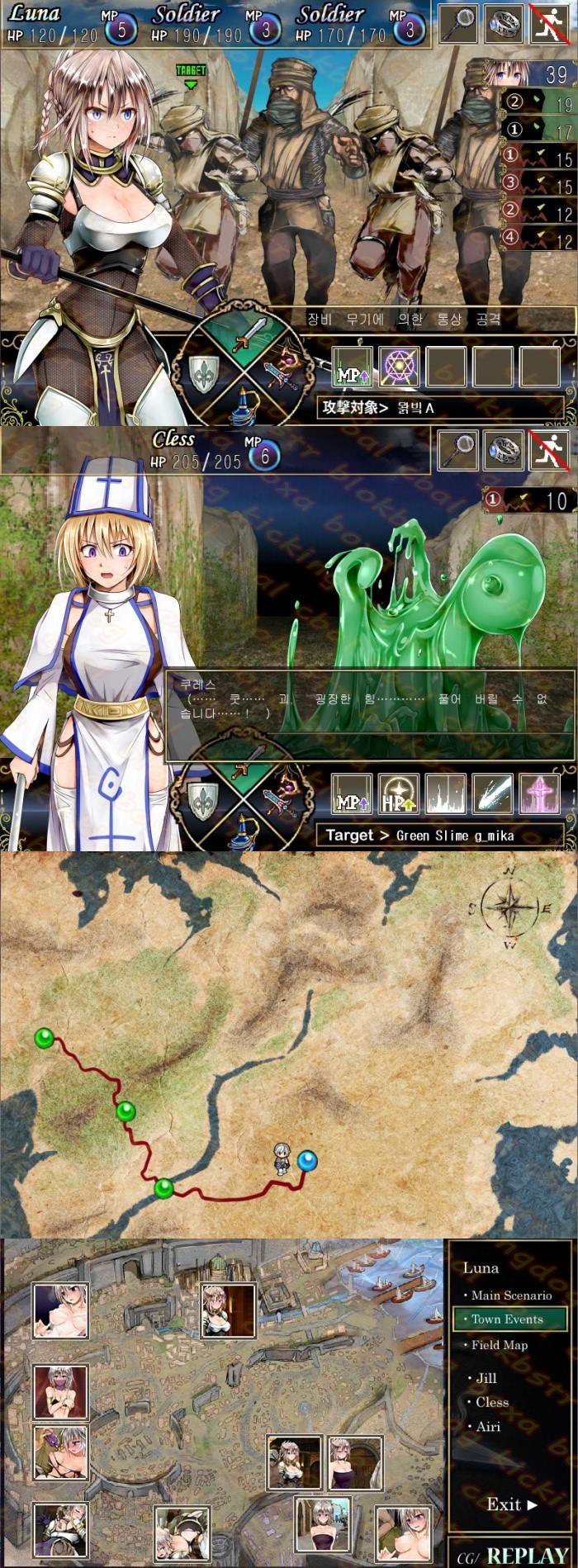Click the crossed-out escape icon in Cless's battle

click(549, 451)
